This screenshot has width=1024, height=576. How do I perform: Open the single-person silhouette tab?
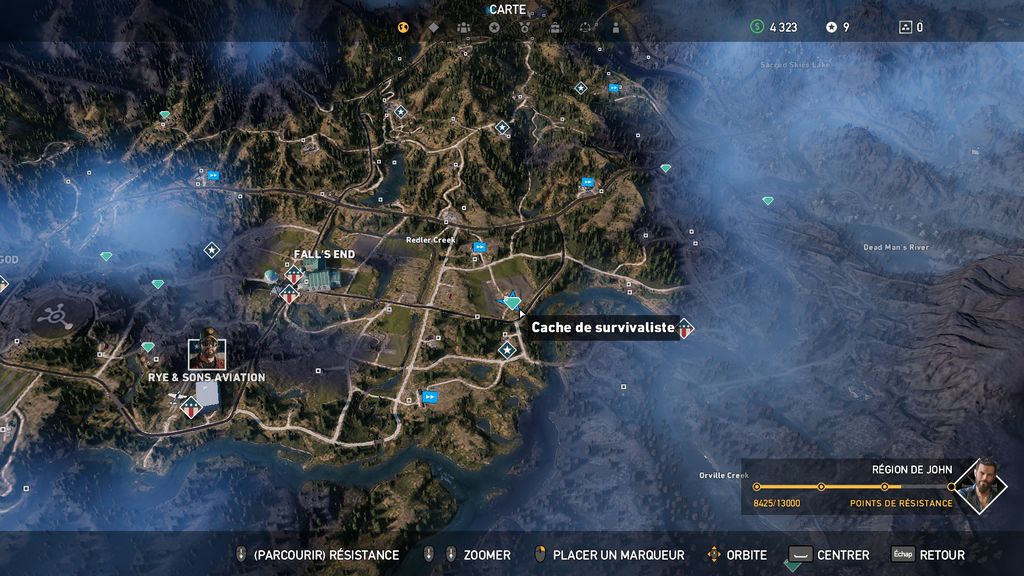click(x=614, y=28)
